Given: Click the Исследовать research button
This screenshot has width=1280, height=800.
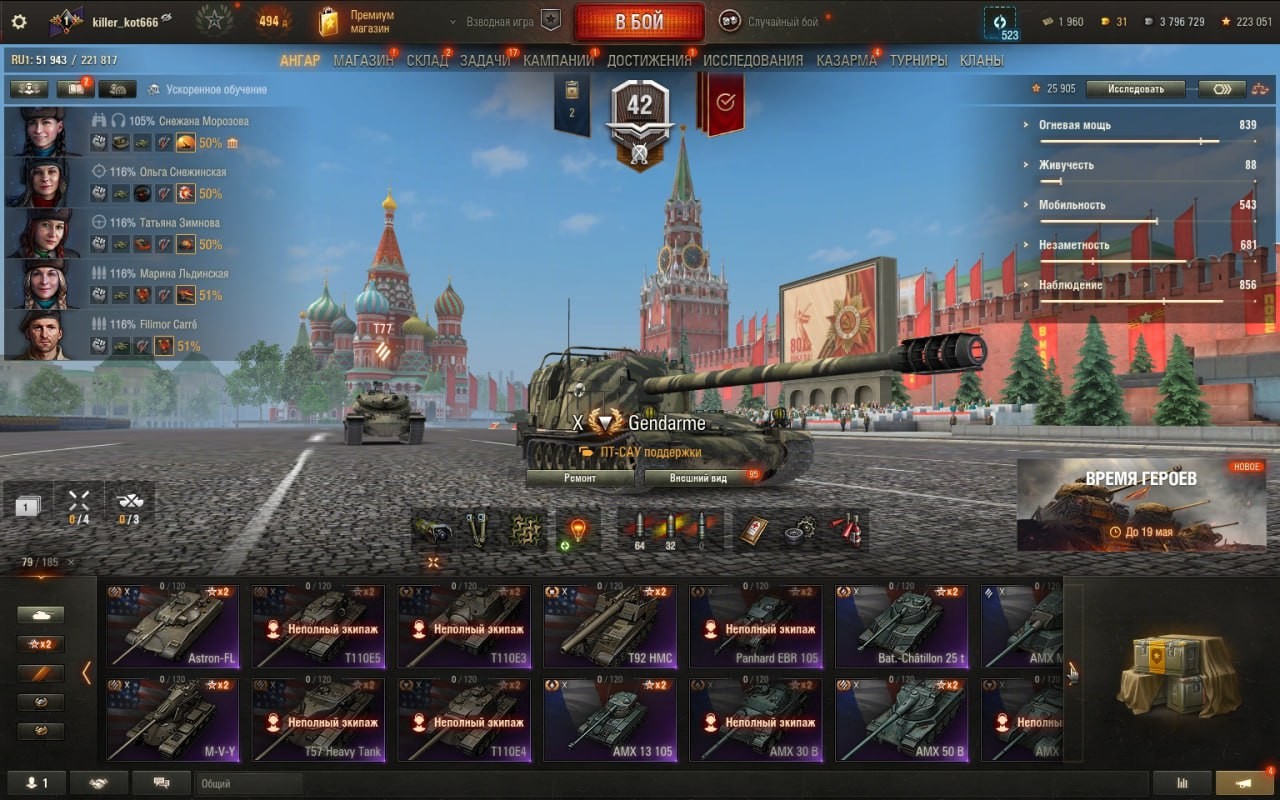Looking at the screenshot, I should [1135, 89].
